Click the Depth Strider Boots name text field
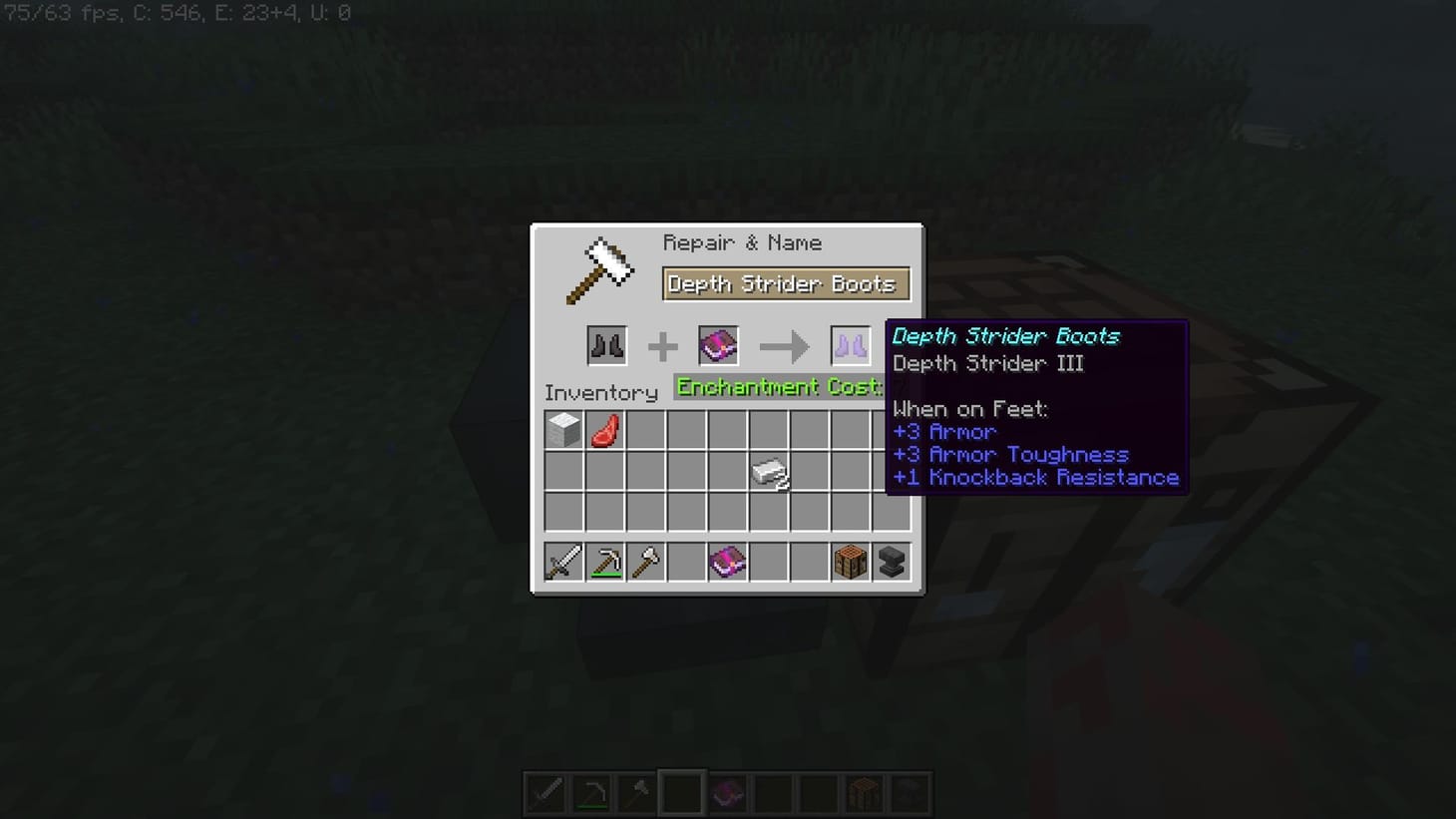 [786, 283]
